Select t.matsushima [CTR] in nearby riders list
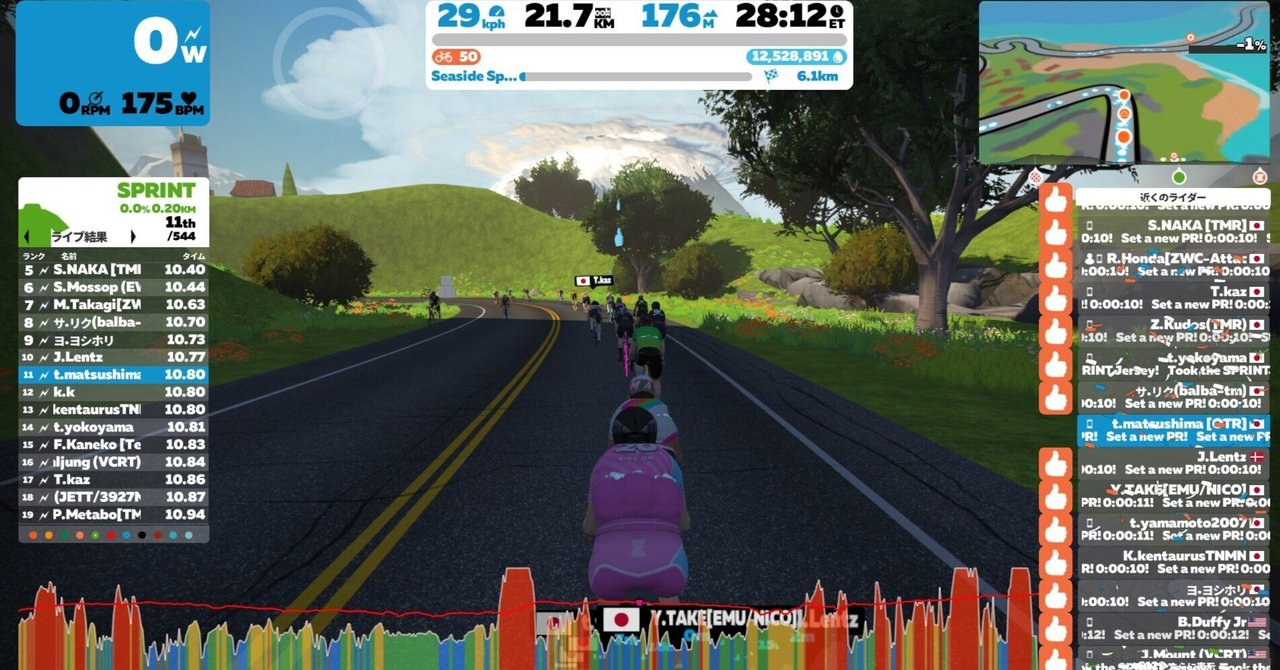The height and width of the screenshot is (670, 1280). pos(1172,430)
